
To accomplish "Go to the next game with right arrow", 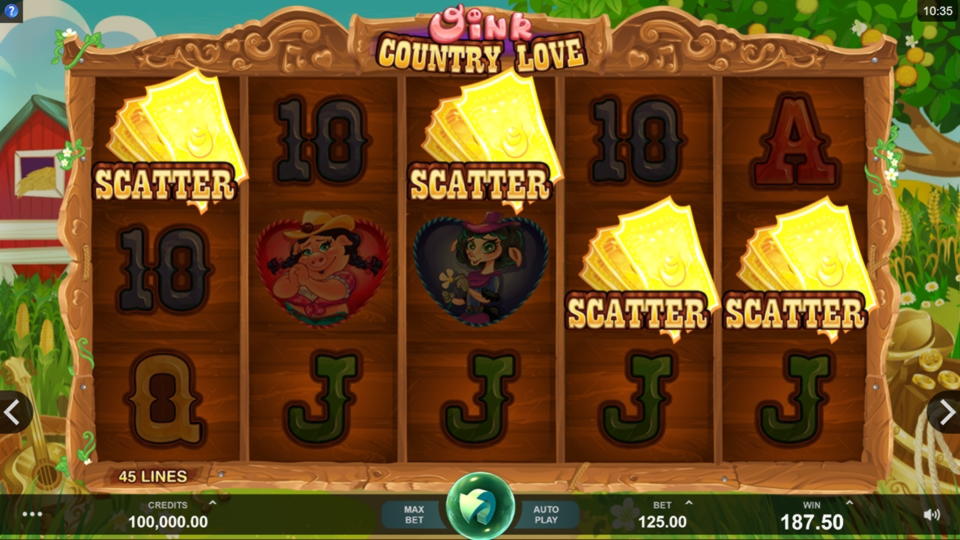I will tap(945, 411).
